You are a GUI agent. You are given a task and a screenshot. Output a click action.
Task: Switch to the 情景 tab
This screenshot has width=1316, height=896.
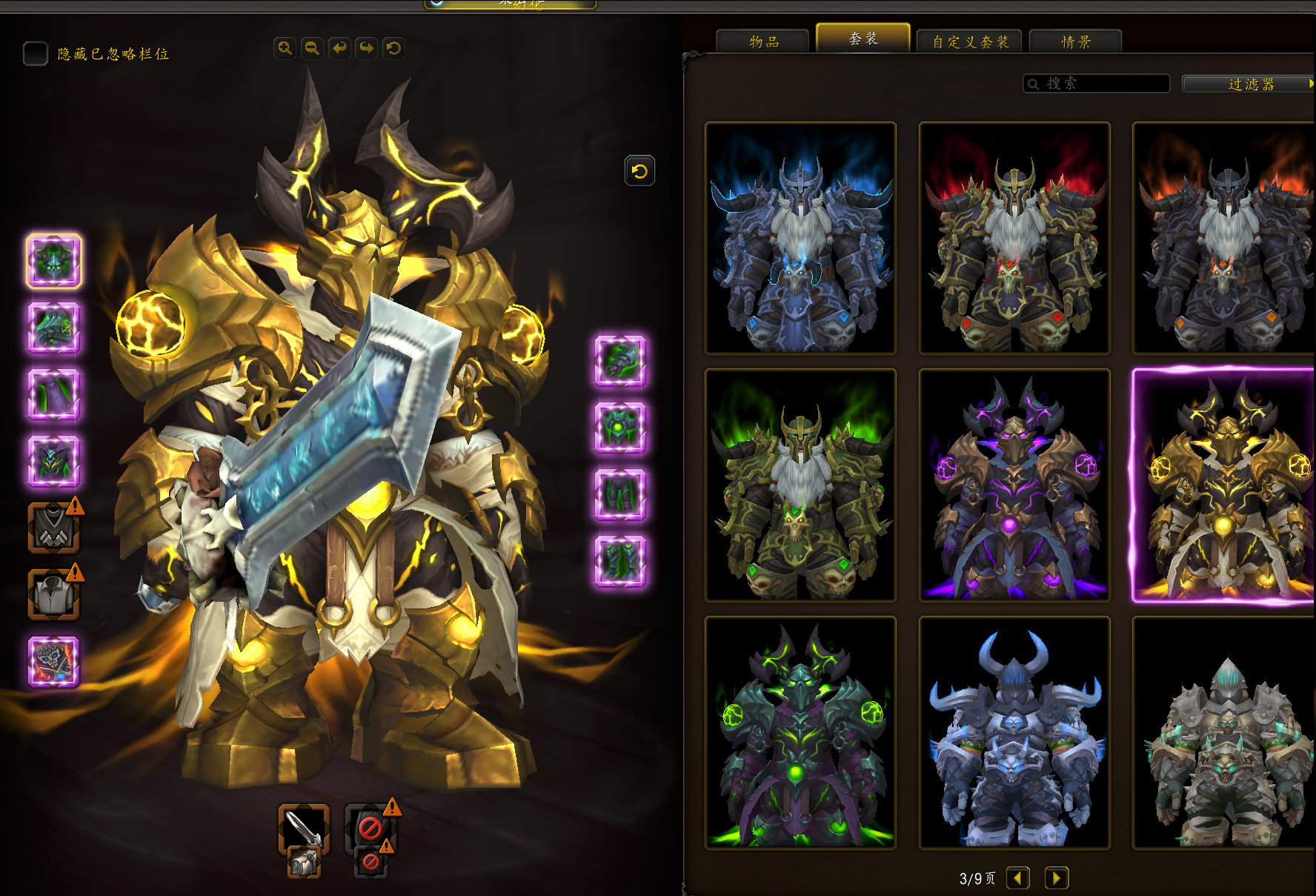1075,42
